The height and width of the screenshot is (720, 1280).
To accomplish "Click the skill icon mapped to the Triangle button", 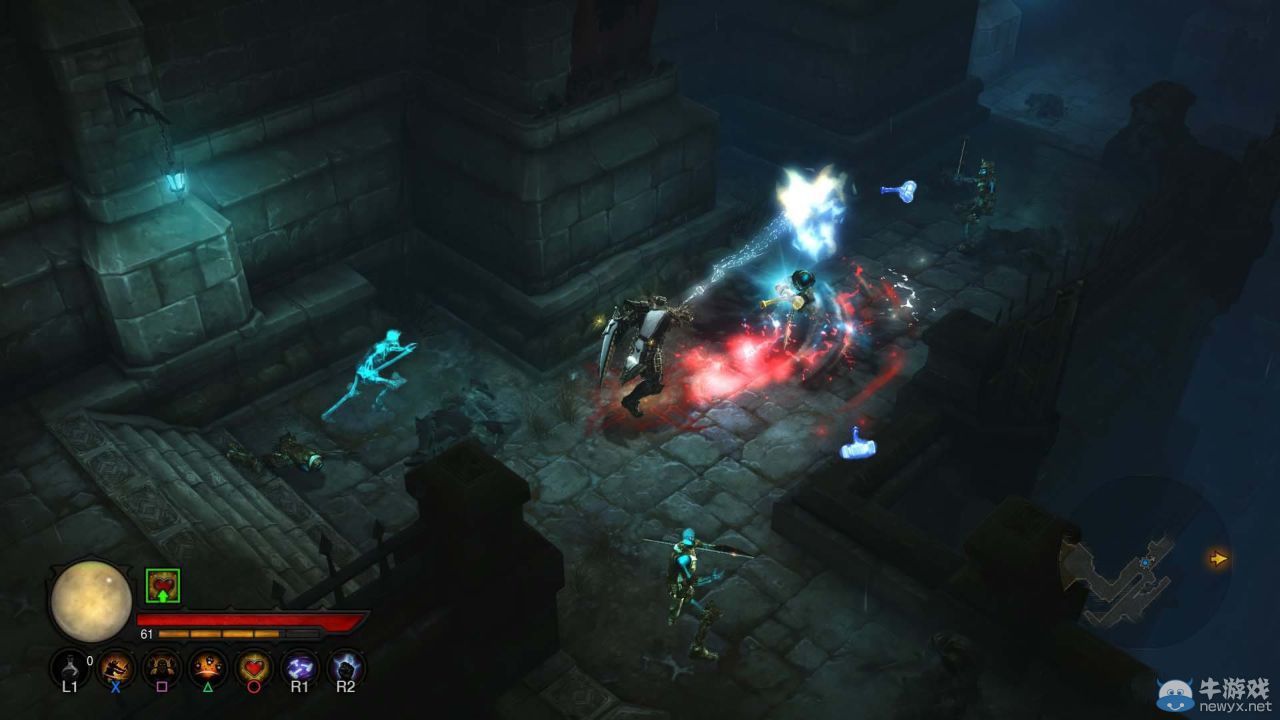I will click(x=207, y=665).
